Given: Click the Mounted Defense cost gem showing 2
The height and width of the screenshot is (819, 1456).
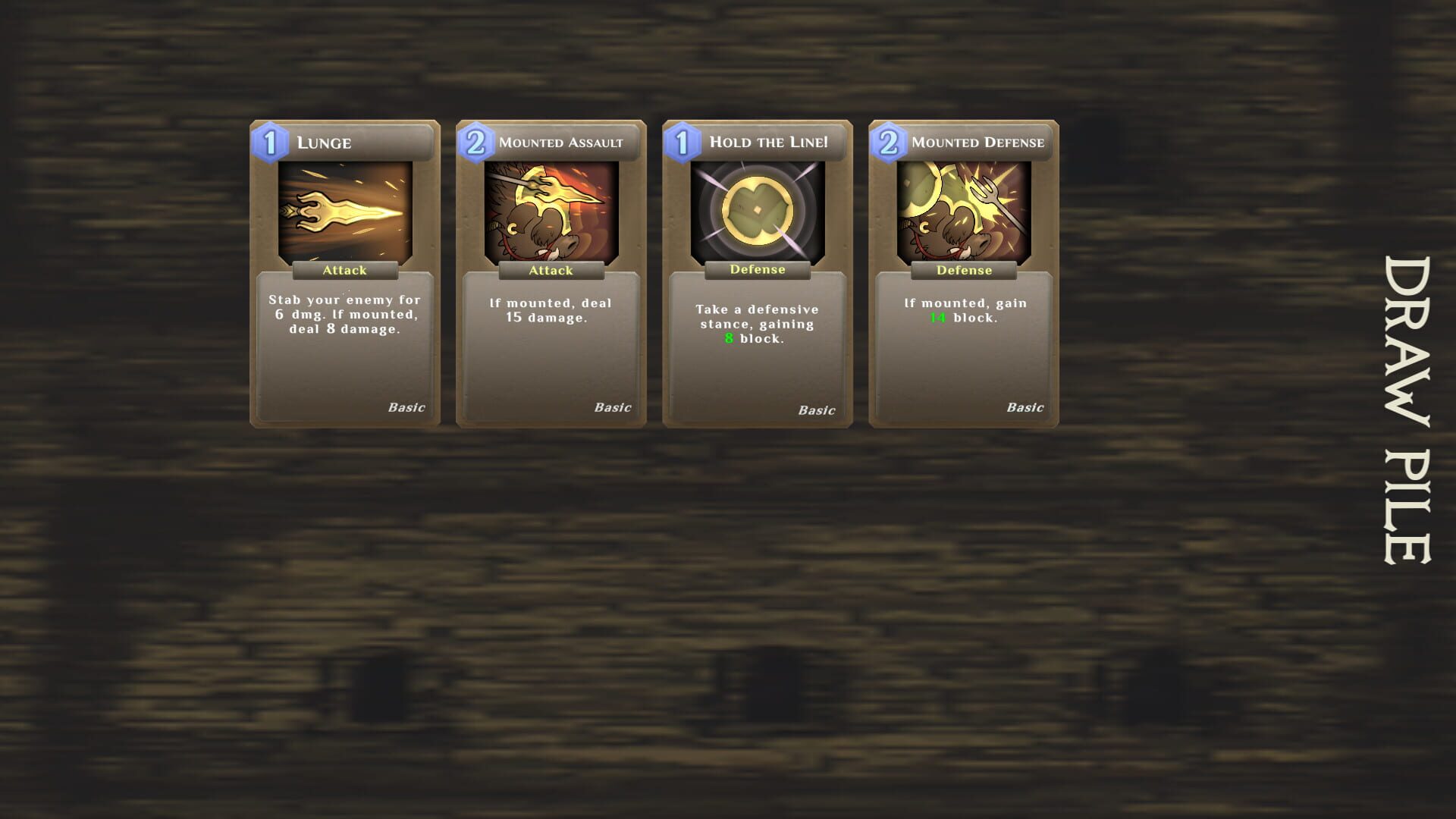Looking at the screenshot, I should coord(889,140).
